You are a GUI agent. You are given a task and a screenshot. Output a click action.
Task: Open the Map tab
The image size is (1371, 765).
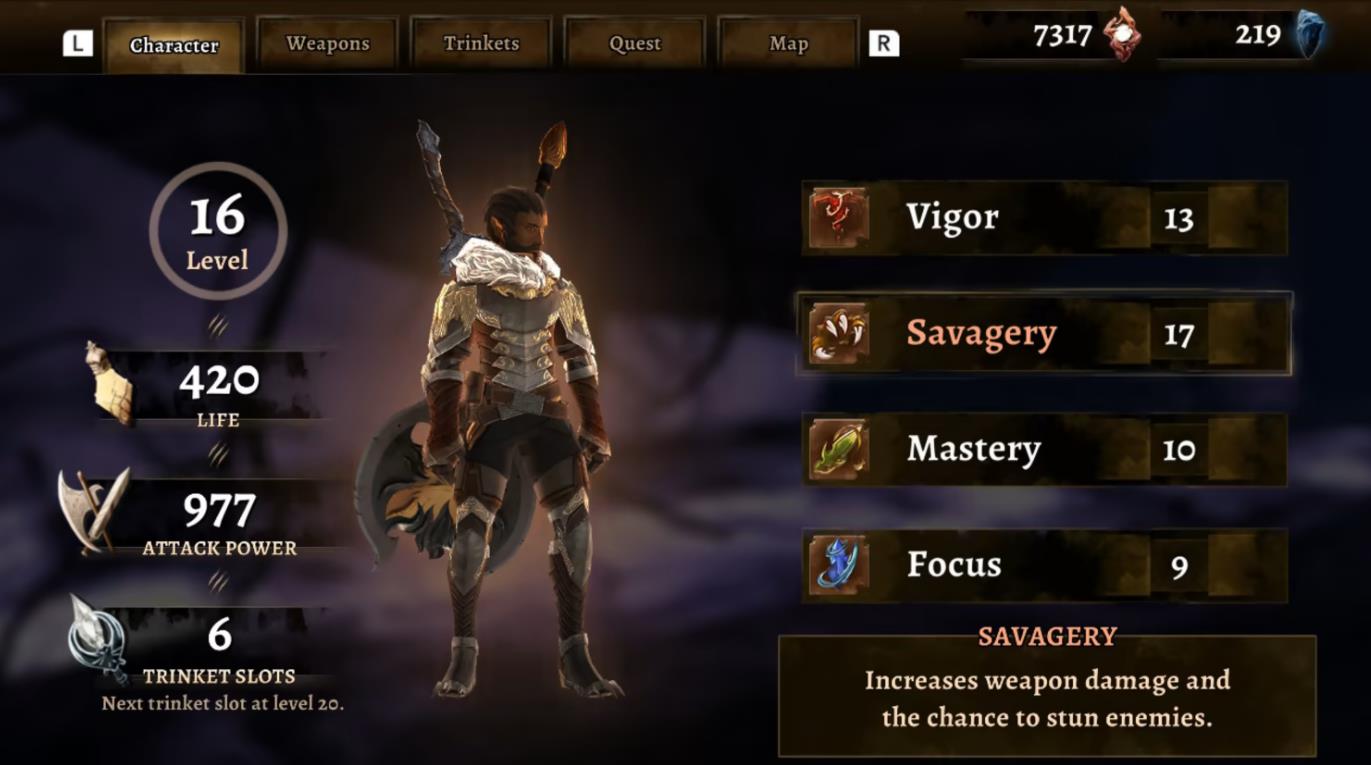[x=787, y=43]
